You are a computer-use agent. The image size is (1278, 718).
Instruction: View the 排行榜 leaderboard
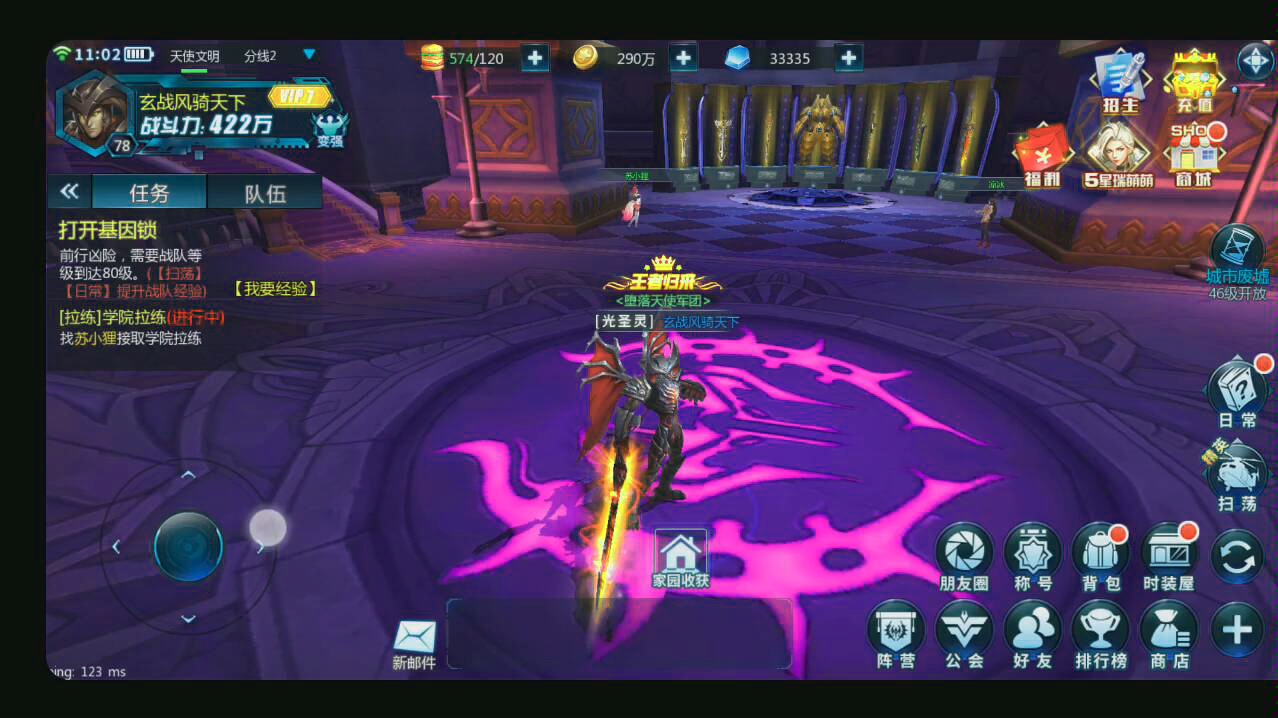coord(1100,634)
